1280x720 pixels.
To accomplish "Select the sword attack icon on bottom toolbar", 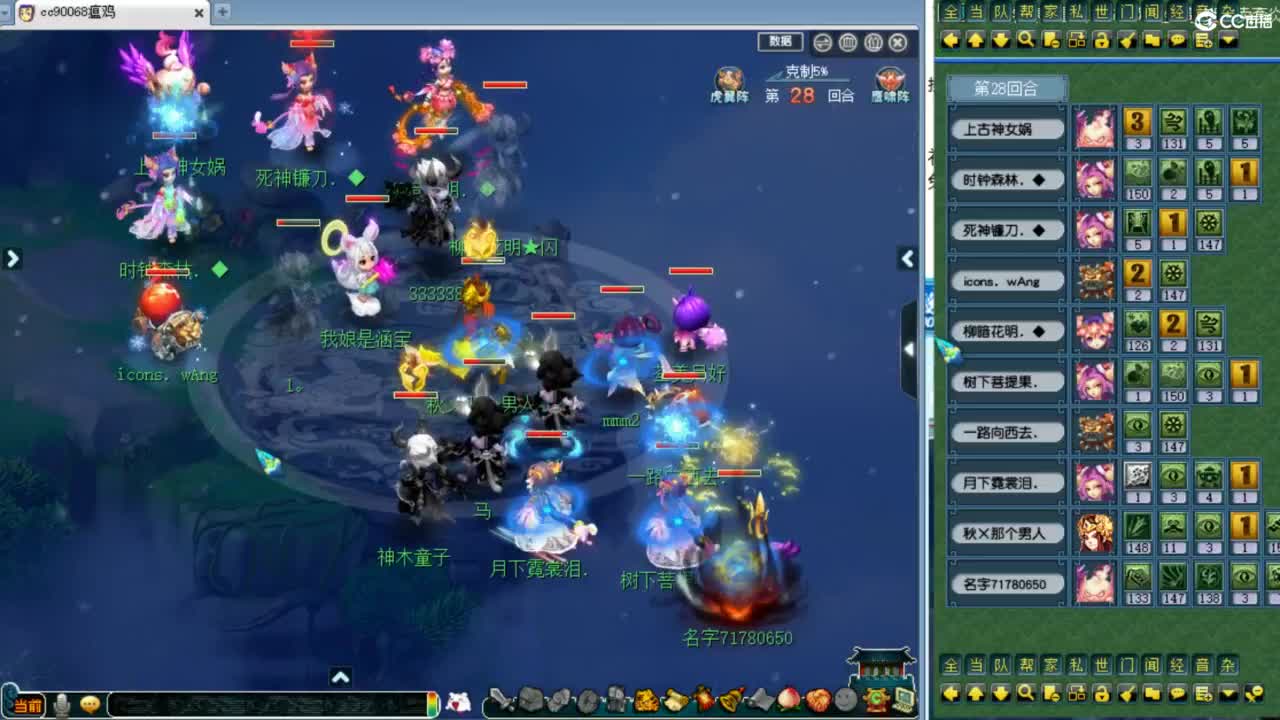I will [503, 703].
